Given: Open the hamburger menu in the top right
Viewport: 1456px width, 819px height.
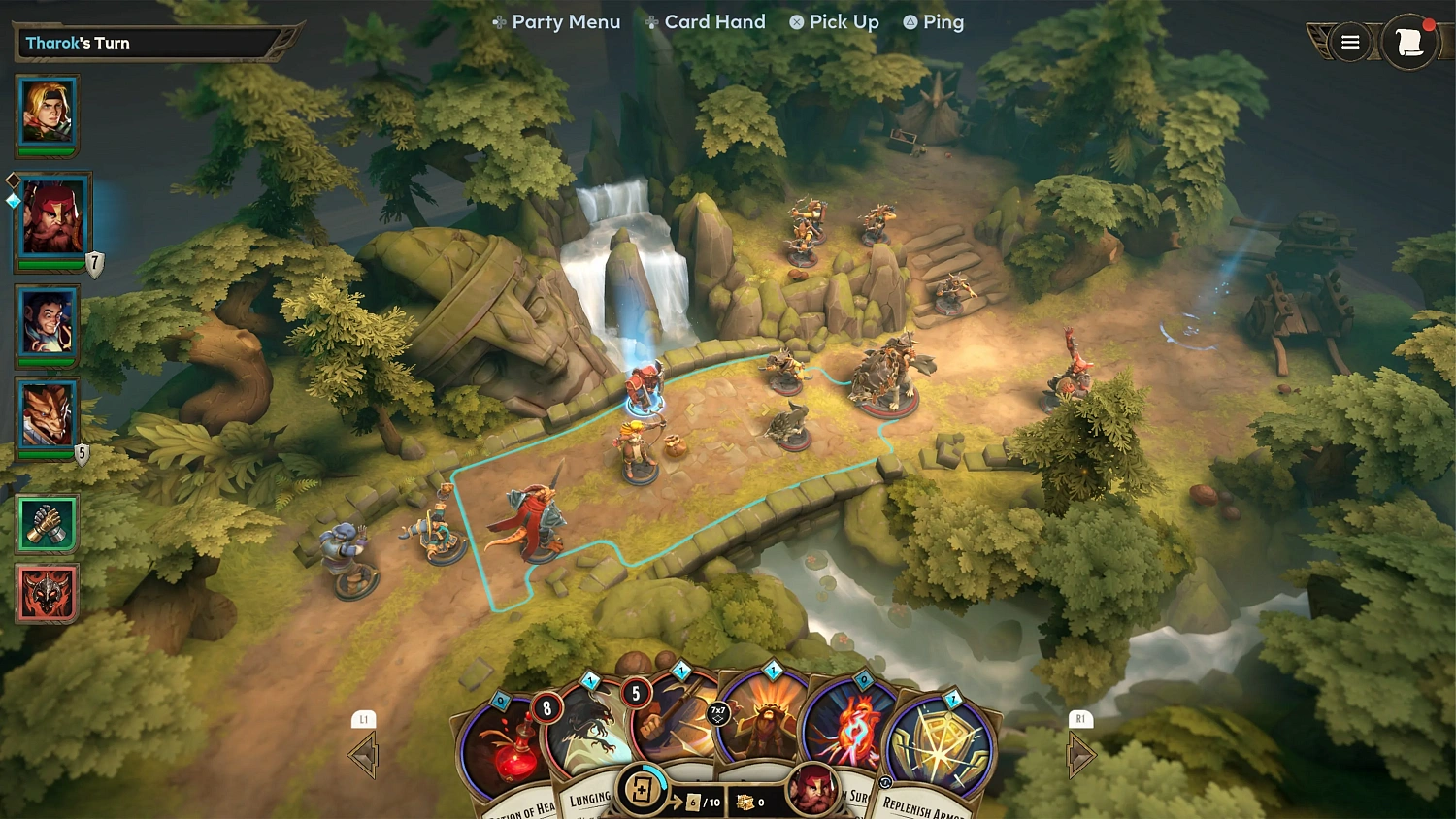Looking at the screenshot, I should pyautogui.click(x=1350, y=42).
